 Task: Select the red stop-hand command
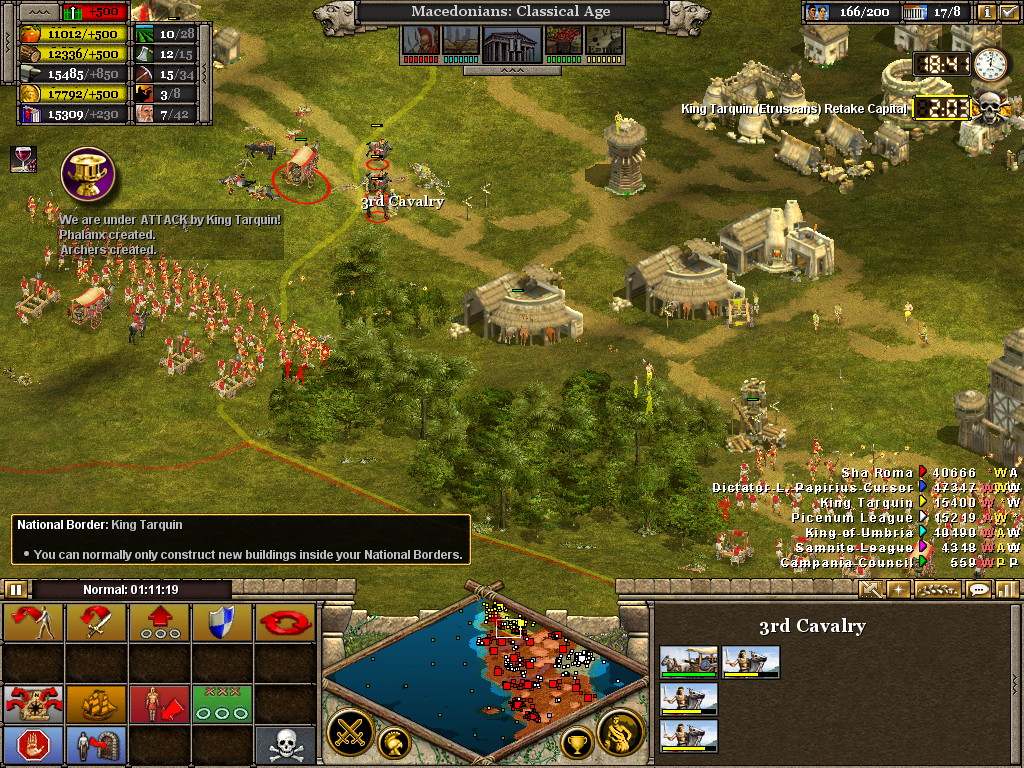[x=34, y=746]
